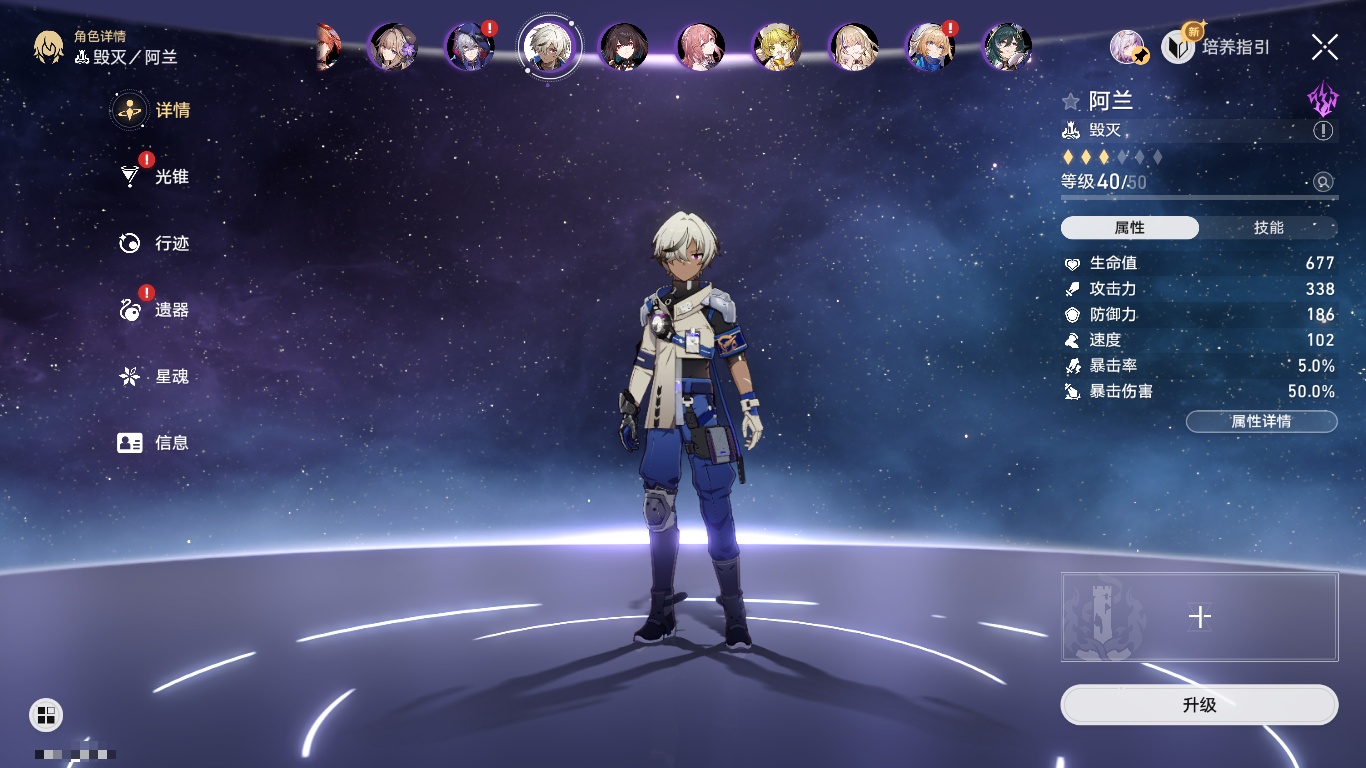Open the 培养指引 training guide
This screenshot has width=1366, height=768.
click(1217, 46)
